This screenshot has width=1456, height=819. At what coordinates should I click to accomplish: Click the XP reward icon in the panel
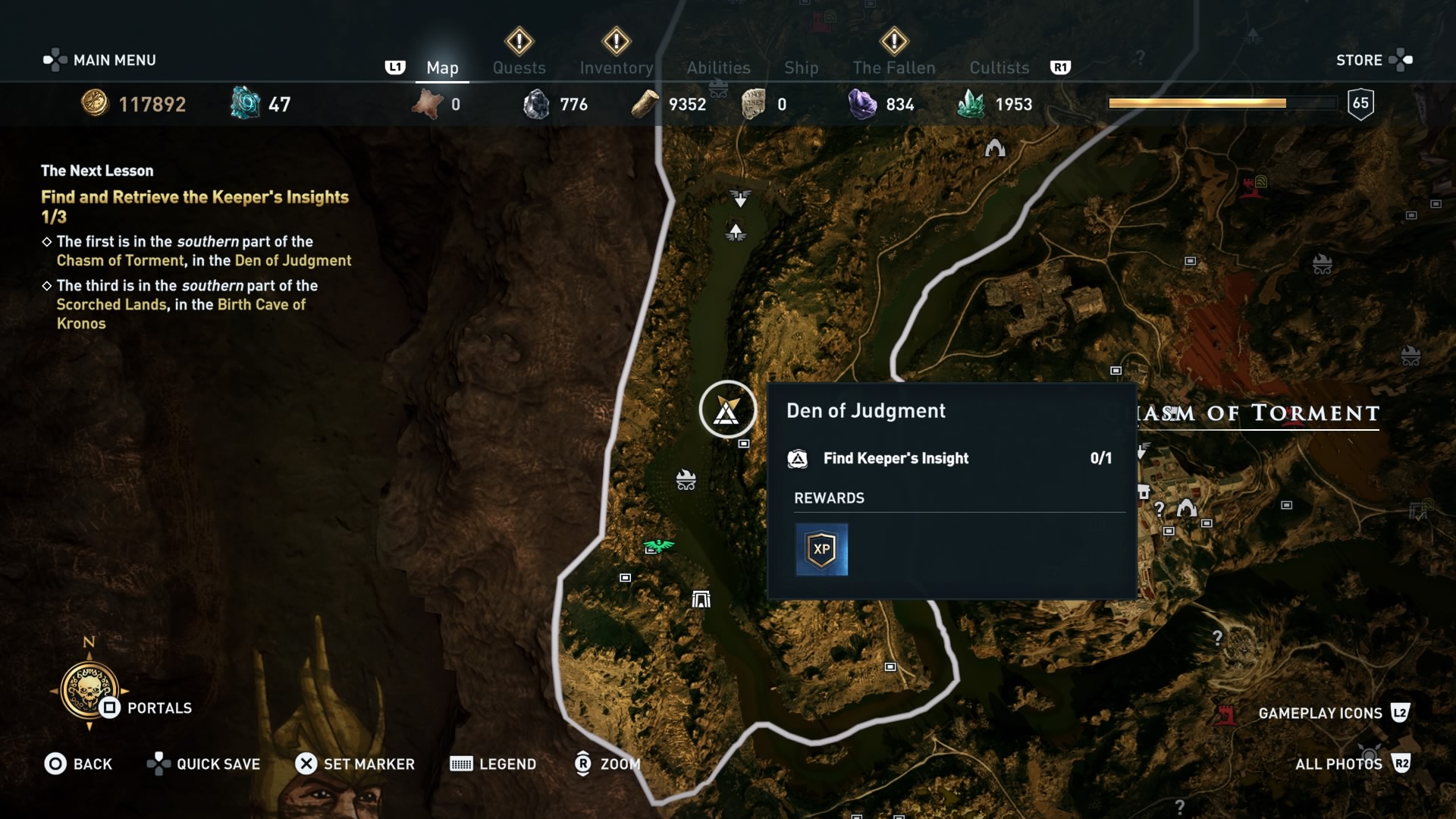(822, 549)
